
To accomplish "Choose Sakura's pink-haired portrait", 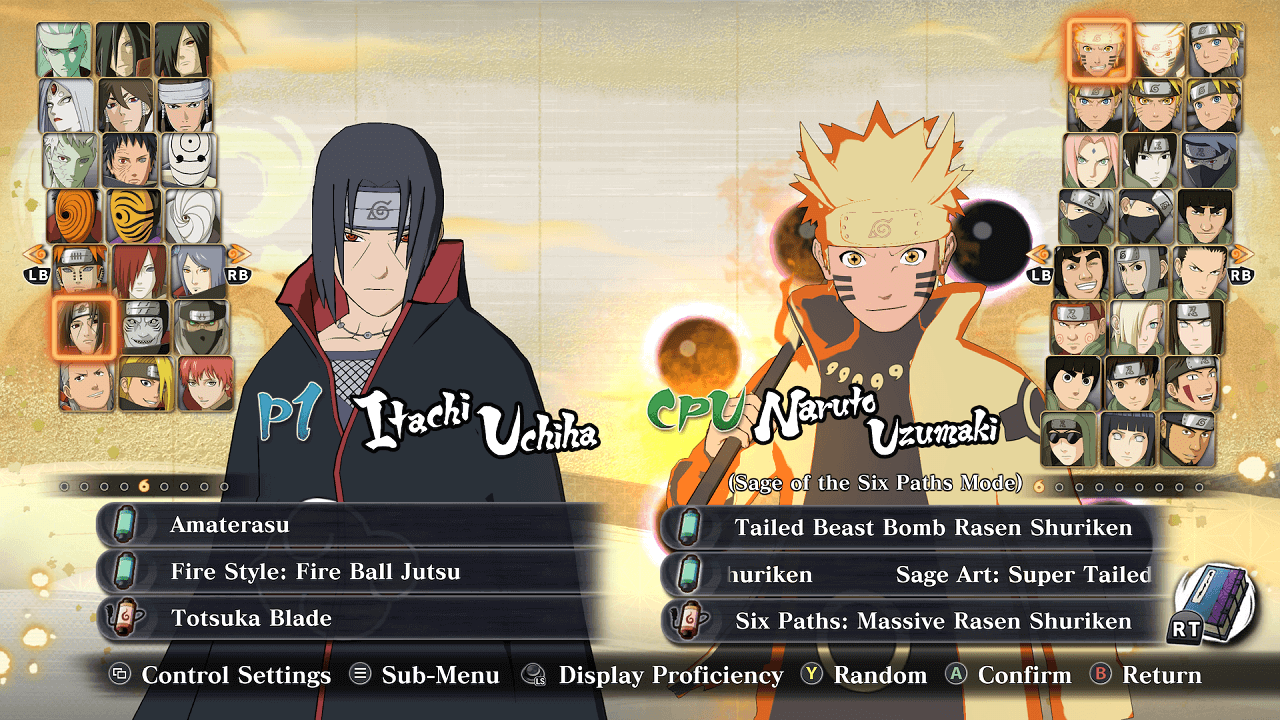I will tap(1092, 160).
